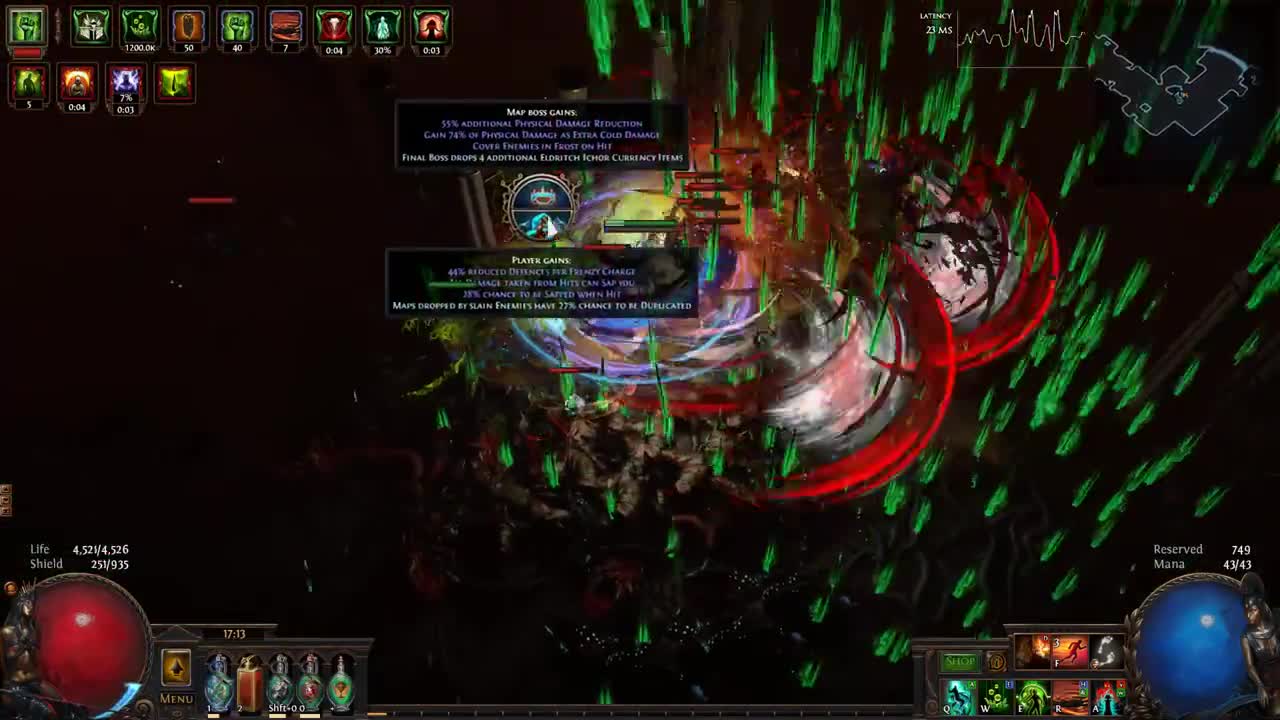Viewport: 1280px width, 720px height.
Task: Activate the E skill with green aura figure
Action: (x=1032, y=697)
